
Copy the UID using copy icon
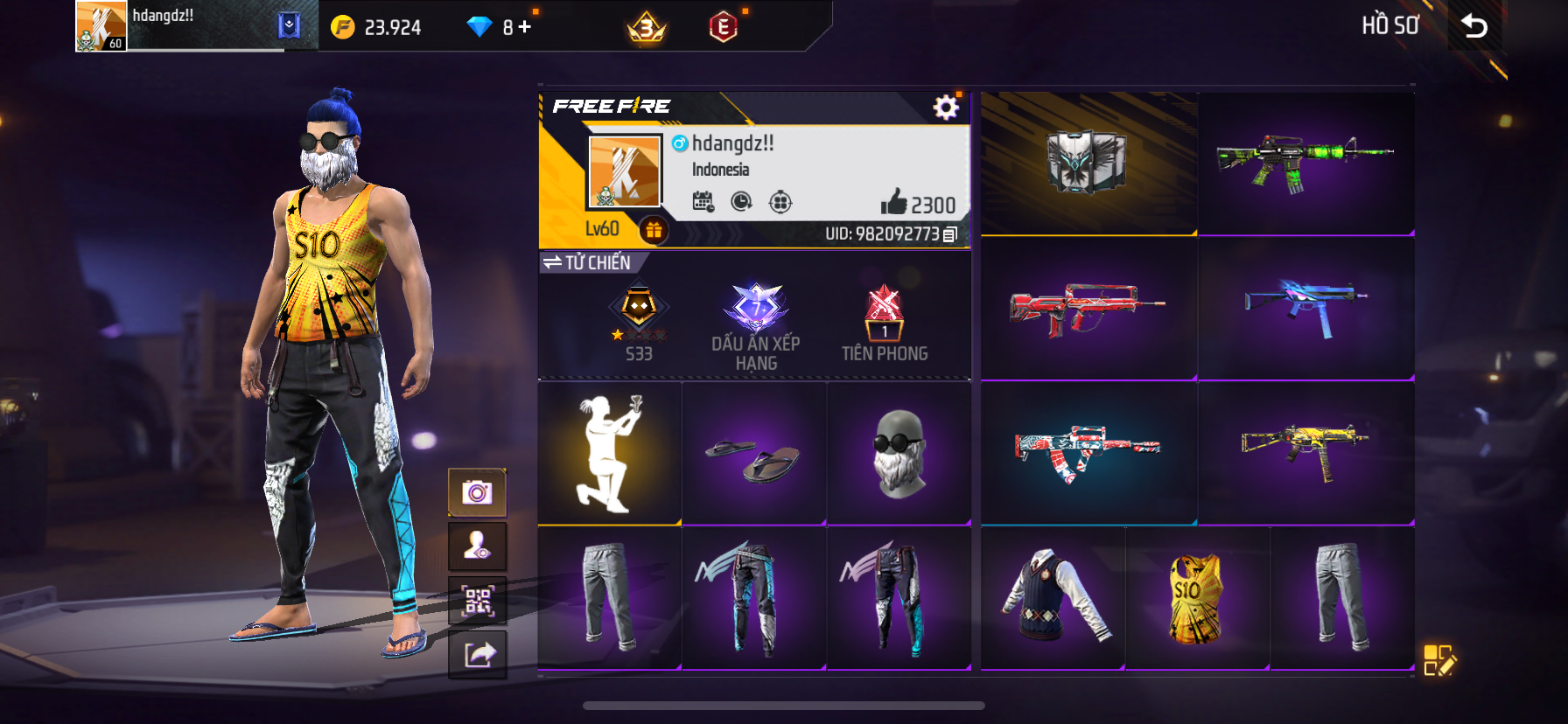[x=950, y=234]
